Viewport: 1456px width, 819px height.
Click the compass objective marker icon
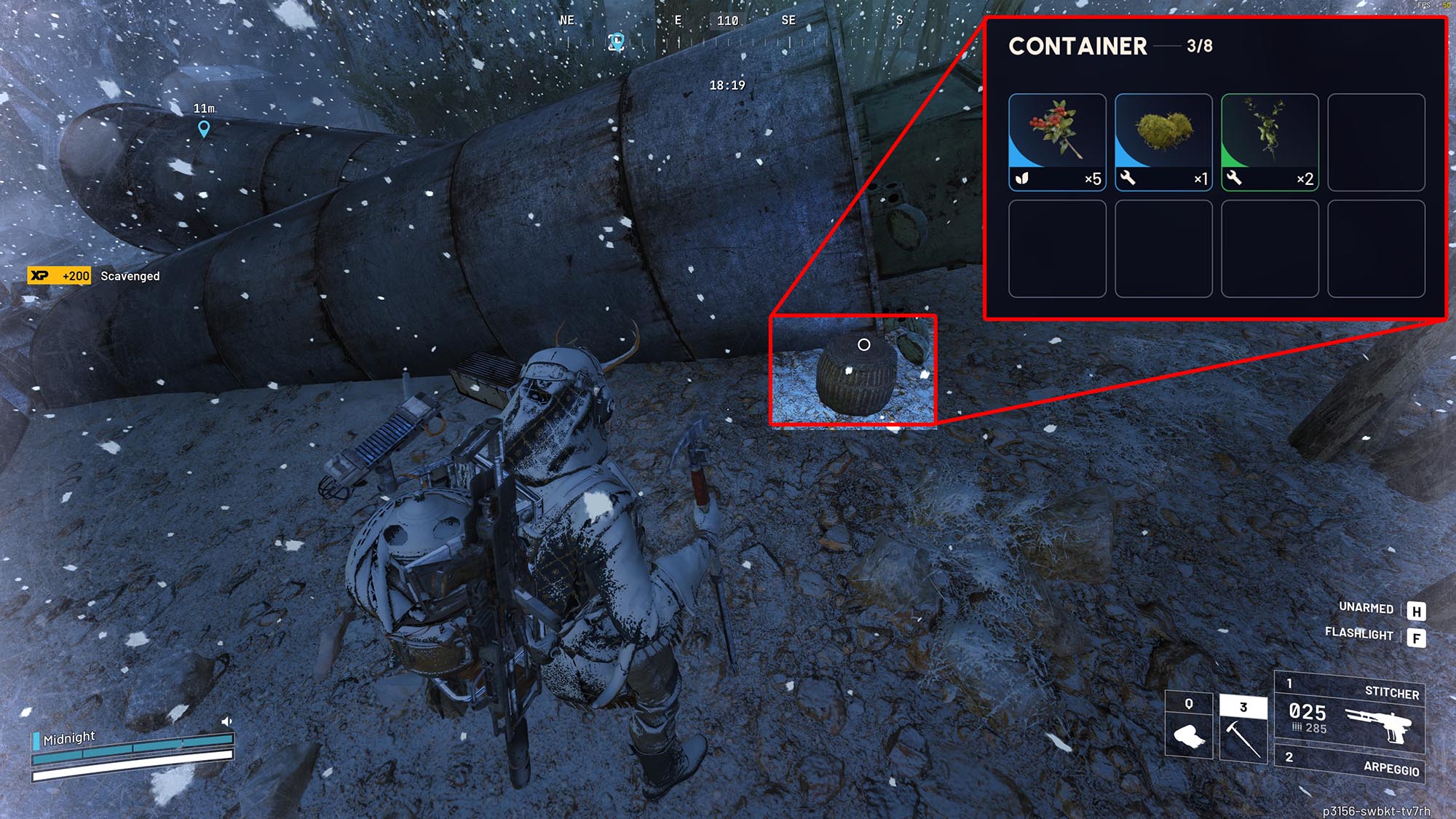[617, 41]
